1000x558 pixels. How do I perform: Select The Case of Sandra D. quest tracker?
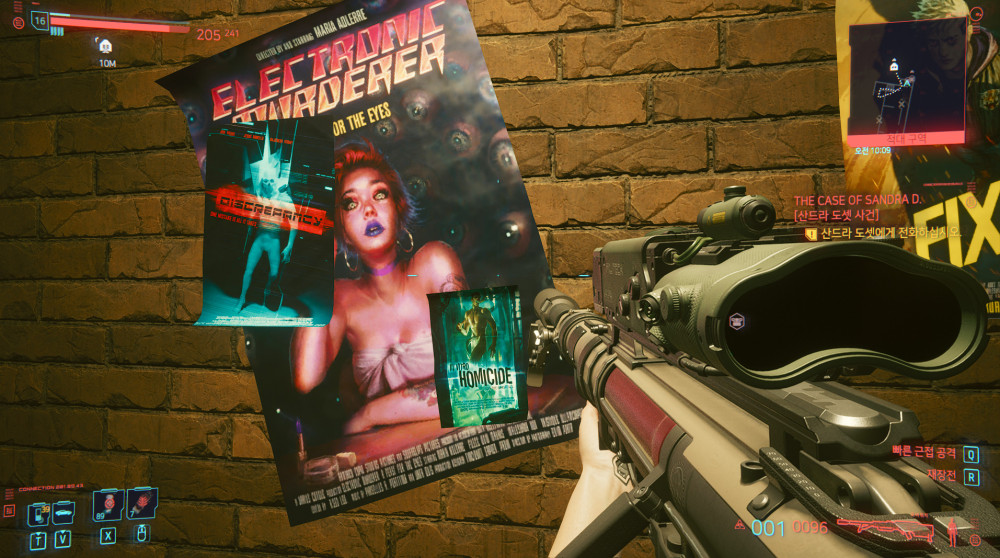click(x=857, y=200)
